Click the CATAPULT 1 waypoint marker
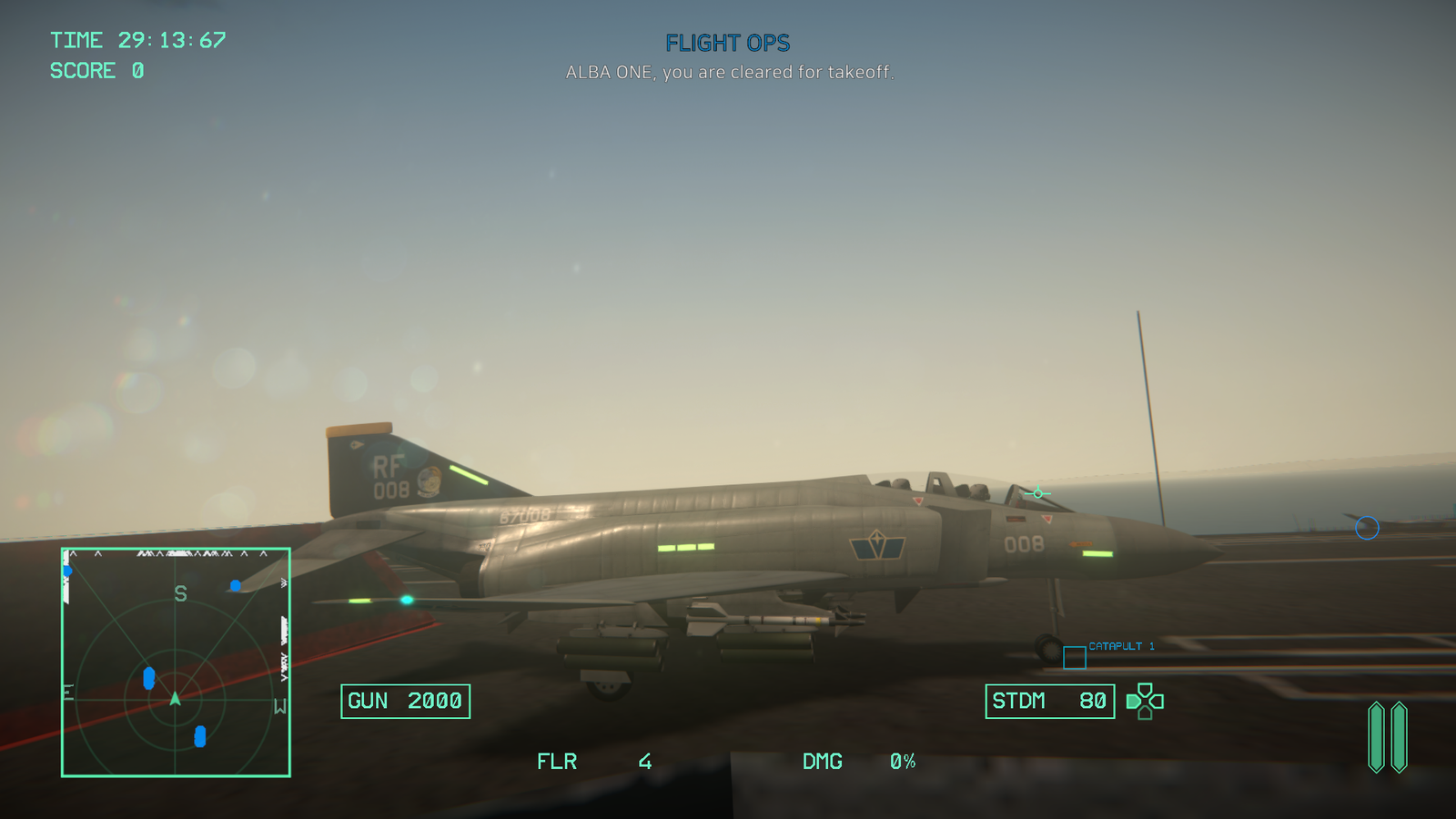 pyautogui.click(x=1075, y=657)
